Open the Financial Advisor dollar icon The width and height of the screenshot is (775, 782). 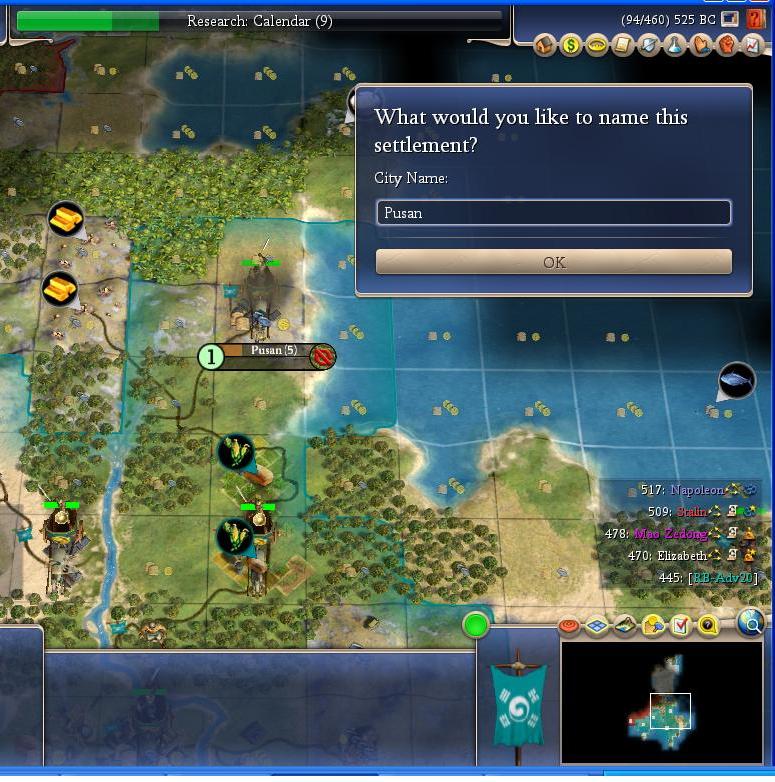(x=571, y=45)
